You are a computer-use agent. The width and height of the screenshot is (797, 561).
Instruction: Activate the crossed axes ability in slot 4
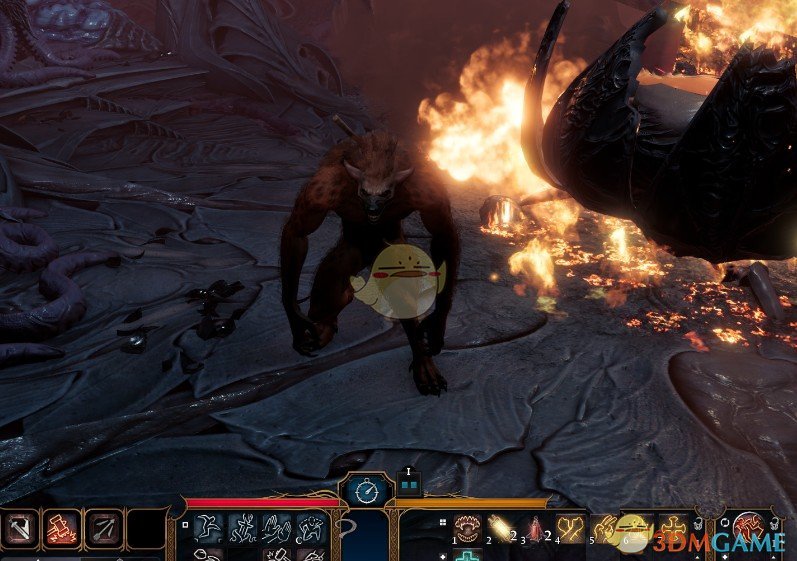570,527
